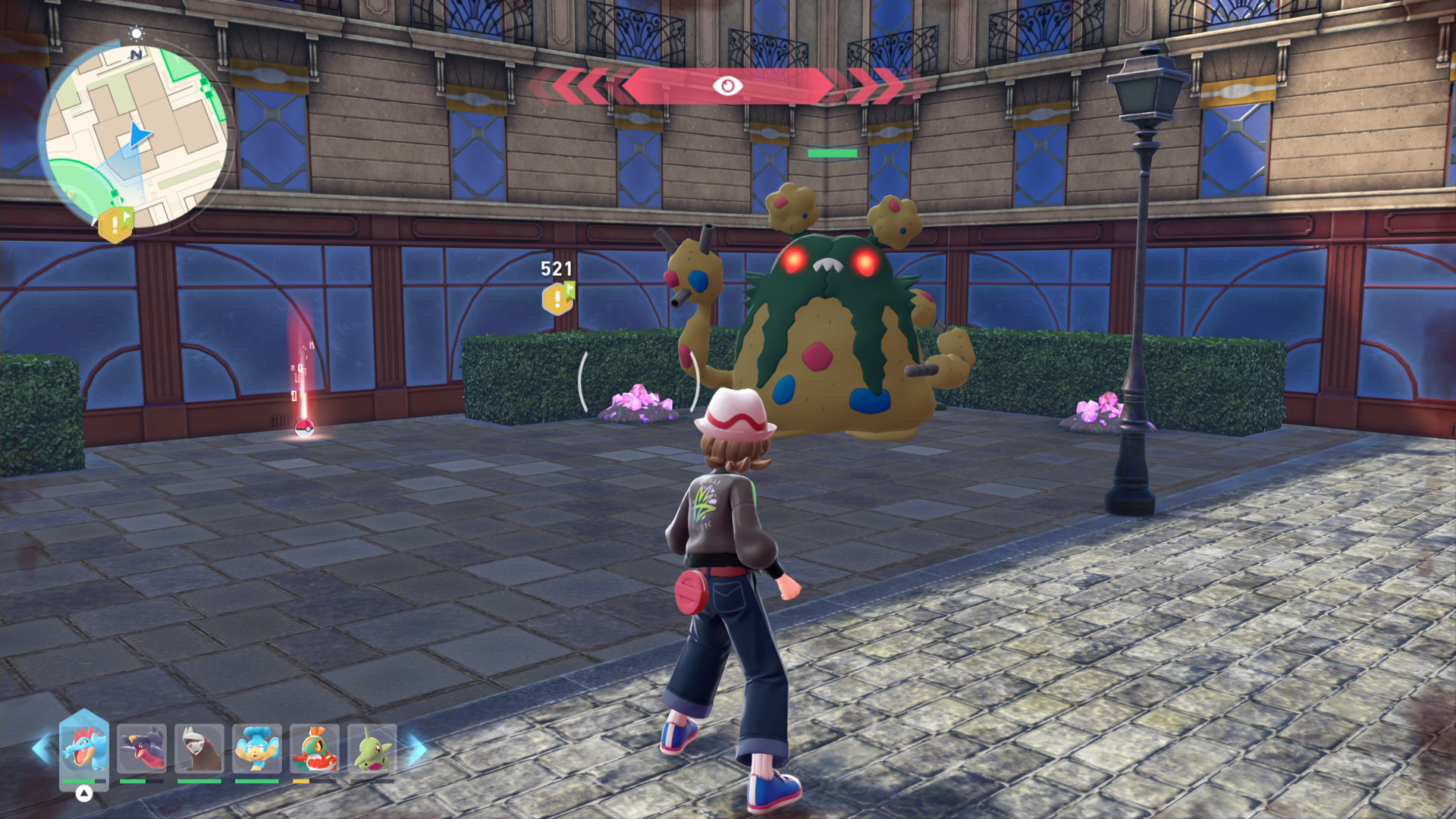
Task: Choose the Garchomp party slot
Action: (142, 748)
